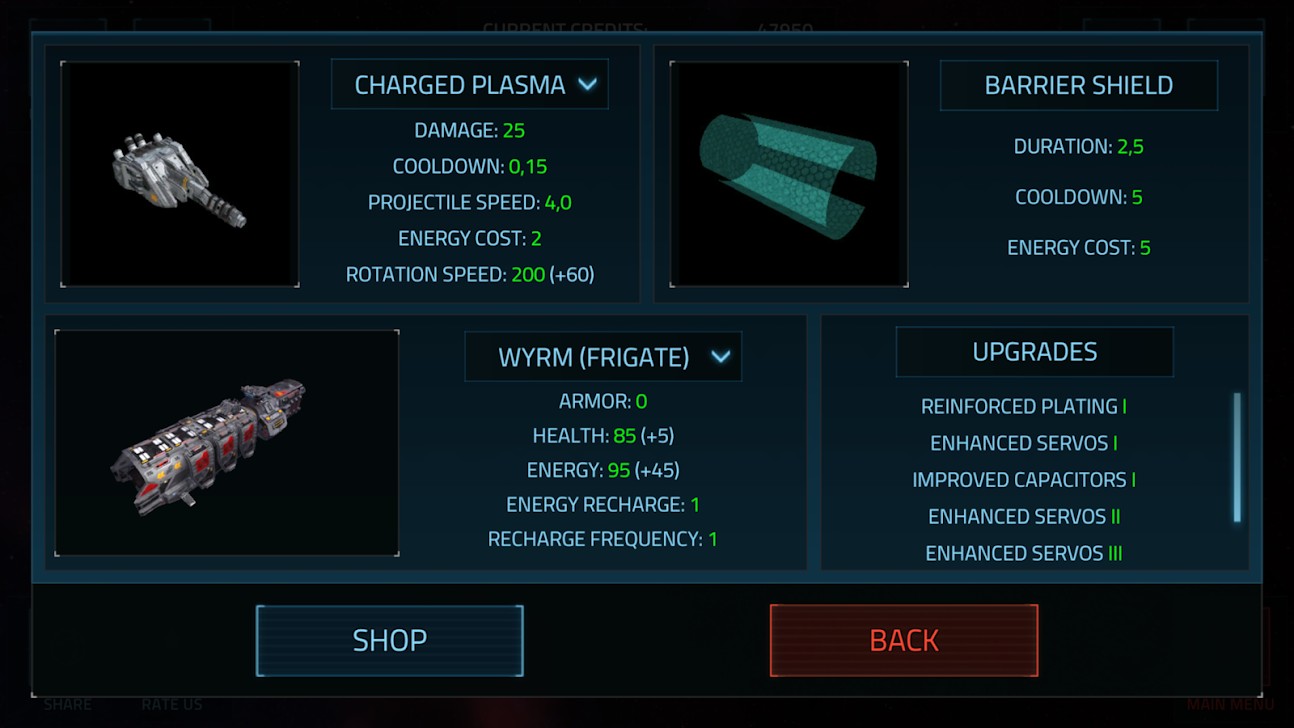Click the Charged Plasma weapon preview image

click(180, 174)
